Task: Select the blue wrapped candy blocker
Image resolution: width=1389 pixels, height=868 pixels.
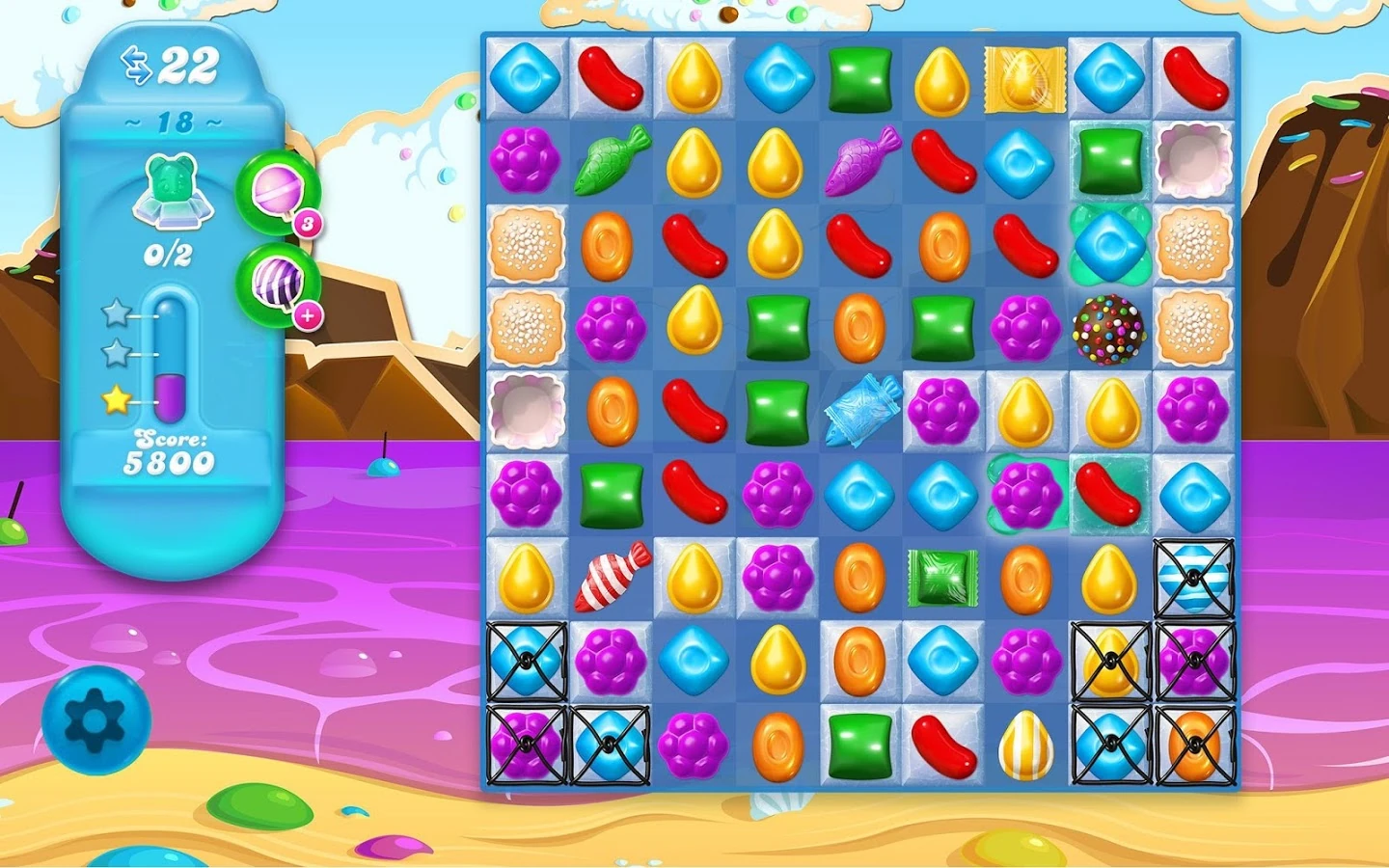Action: pyautogui.click(x=860, y=415)
